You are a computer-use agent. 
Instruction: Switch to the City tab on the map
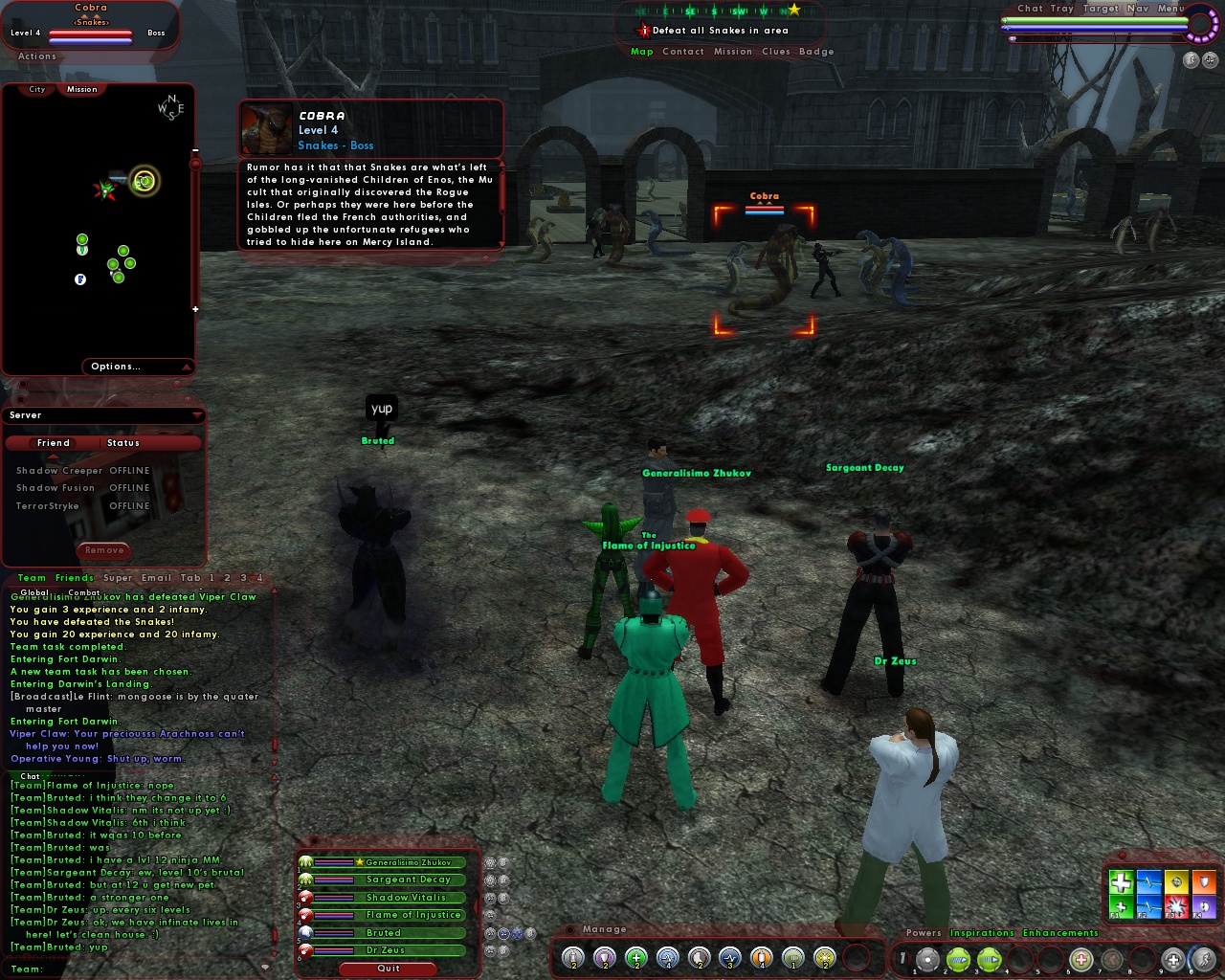point(36,88)
